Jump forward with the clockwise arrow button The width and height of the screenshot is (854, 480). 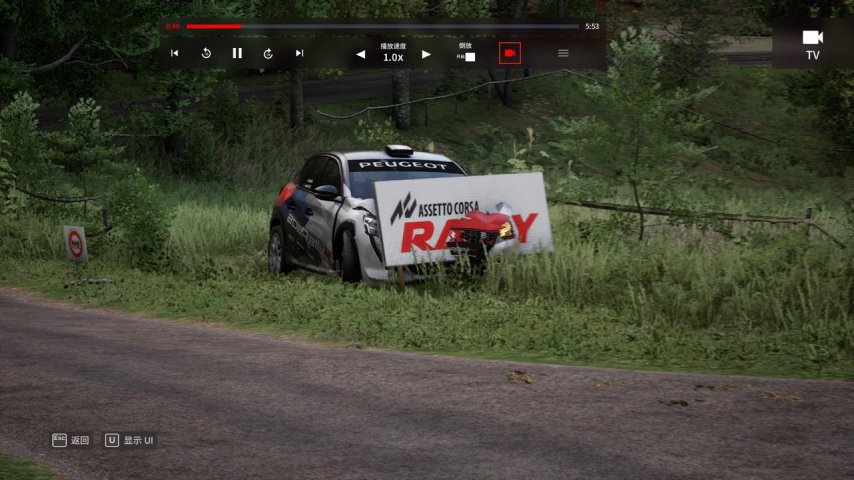pos(268,53)
